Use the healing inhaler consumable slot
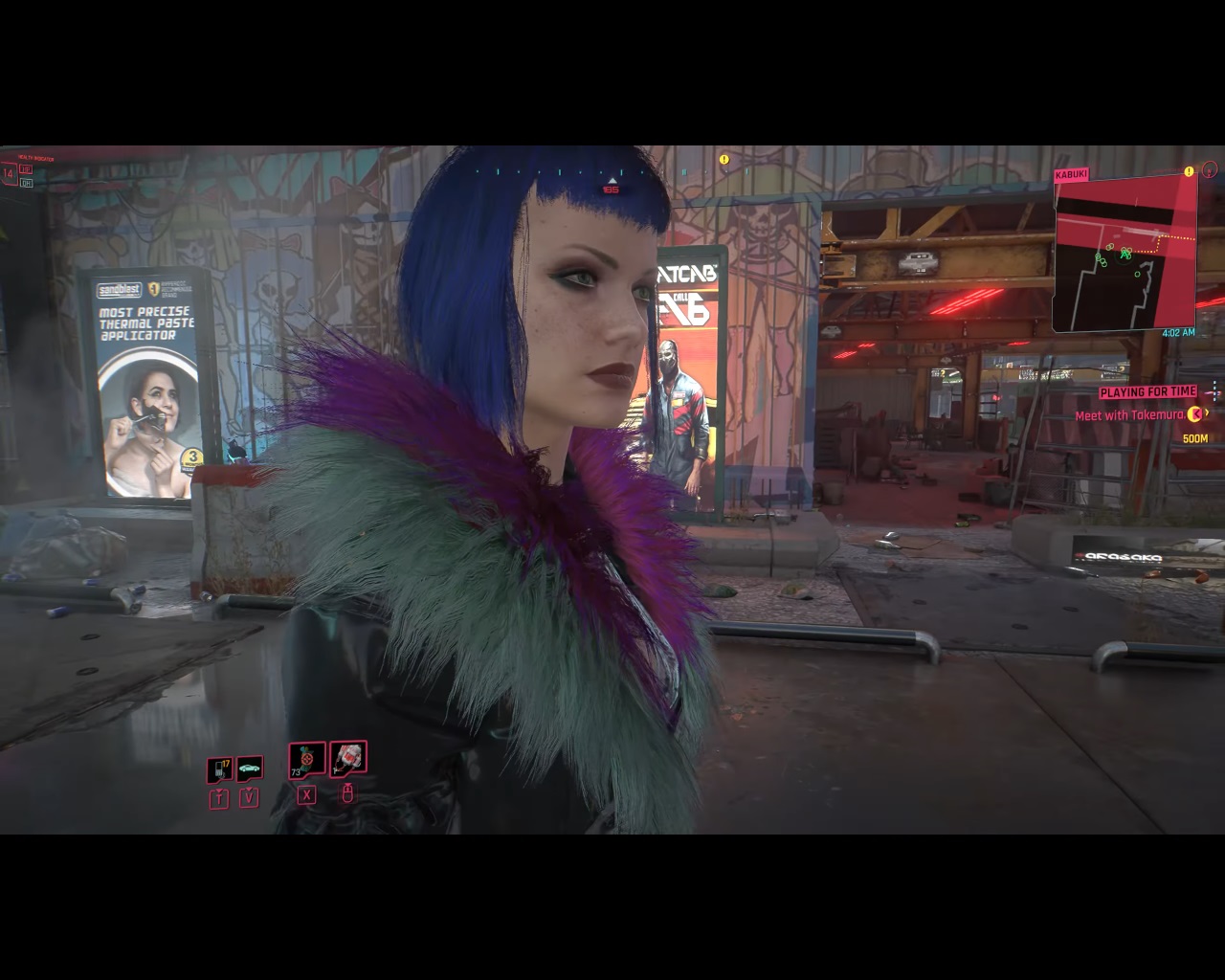Image resolution: width=1225 pixels, height=980 pixels. click(x=306, y=761)
